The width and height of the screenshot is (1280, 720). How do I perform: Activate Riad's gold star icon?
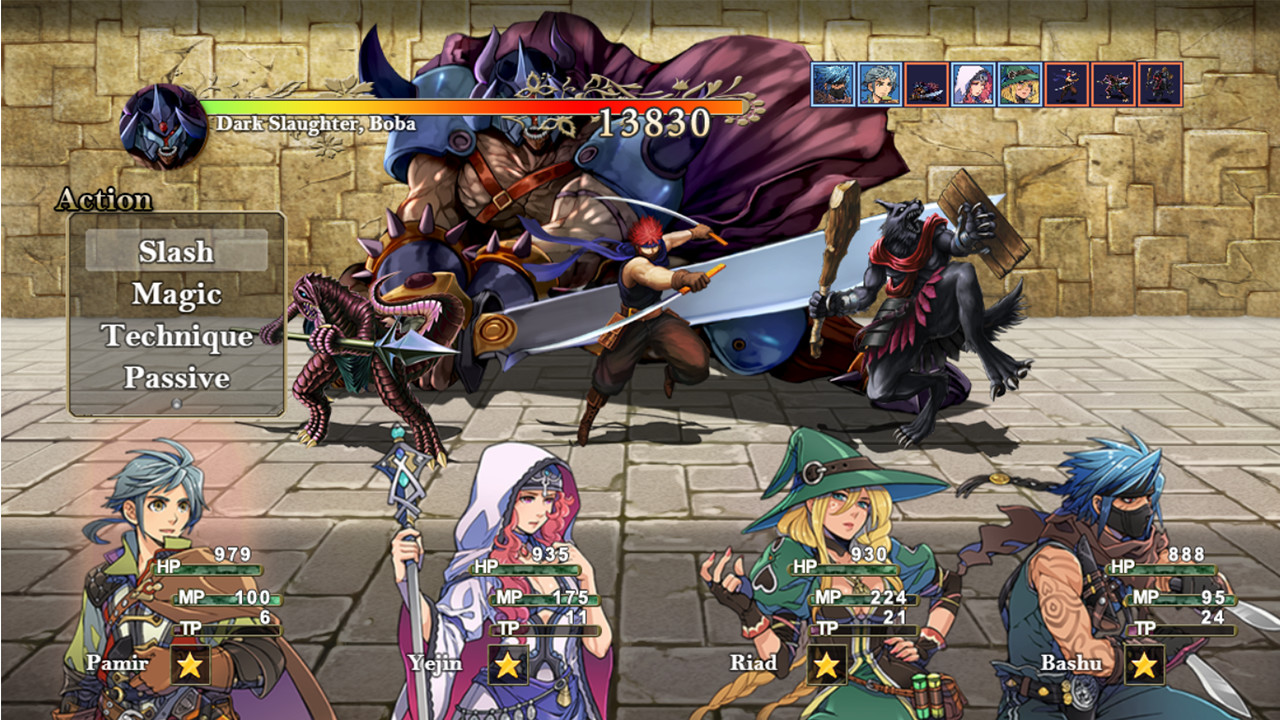pyautogui.click(x=827, y=664)
